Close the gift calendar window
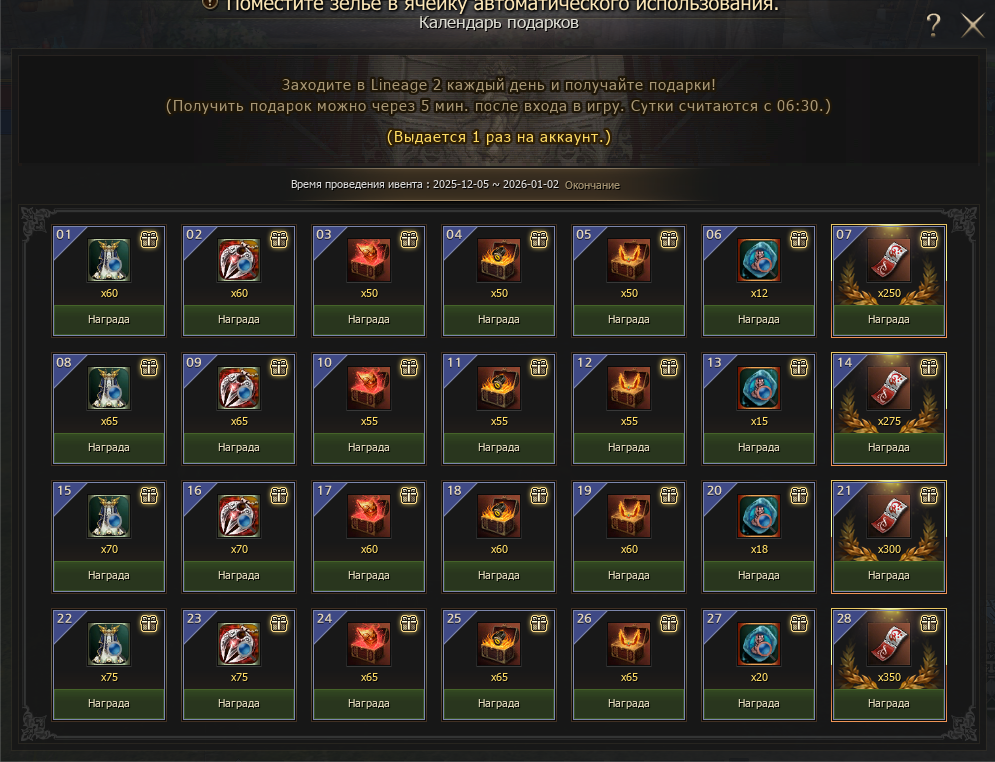The height and width of the screenshot is (762, 995). pyautogui.click(x=973, y=26)
